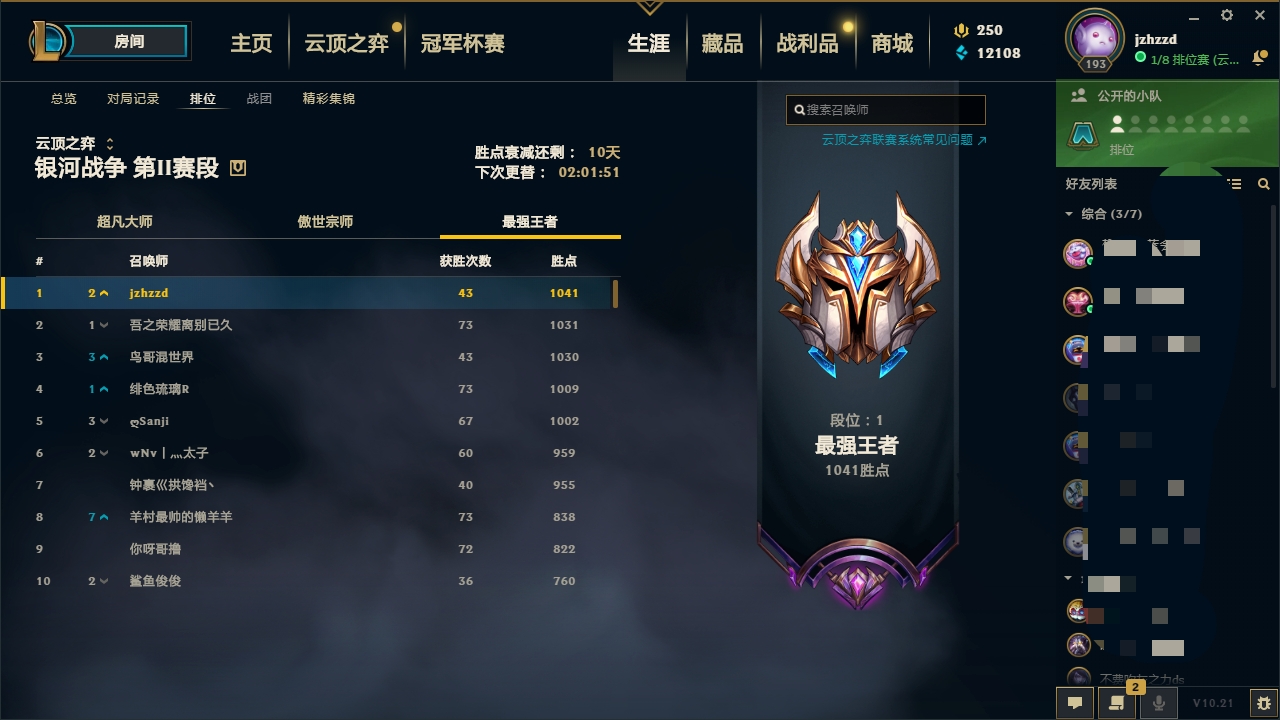Expand the lower friends group chevron
The image size is (1280, 720).
point(1068,577)
